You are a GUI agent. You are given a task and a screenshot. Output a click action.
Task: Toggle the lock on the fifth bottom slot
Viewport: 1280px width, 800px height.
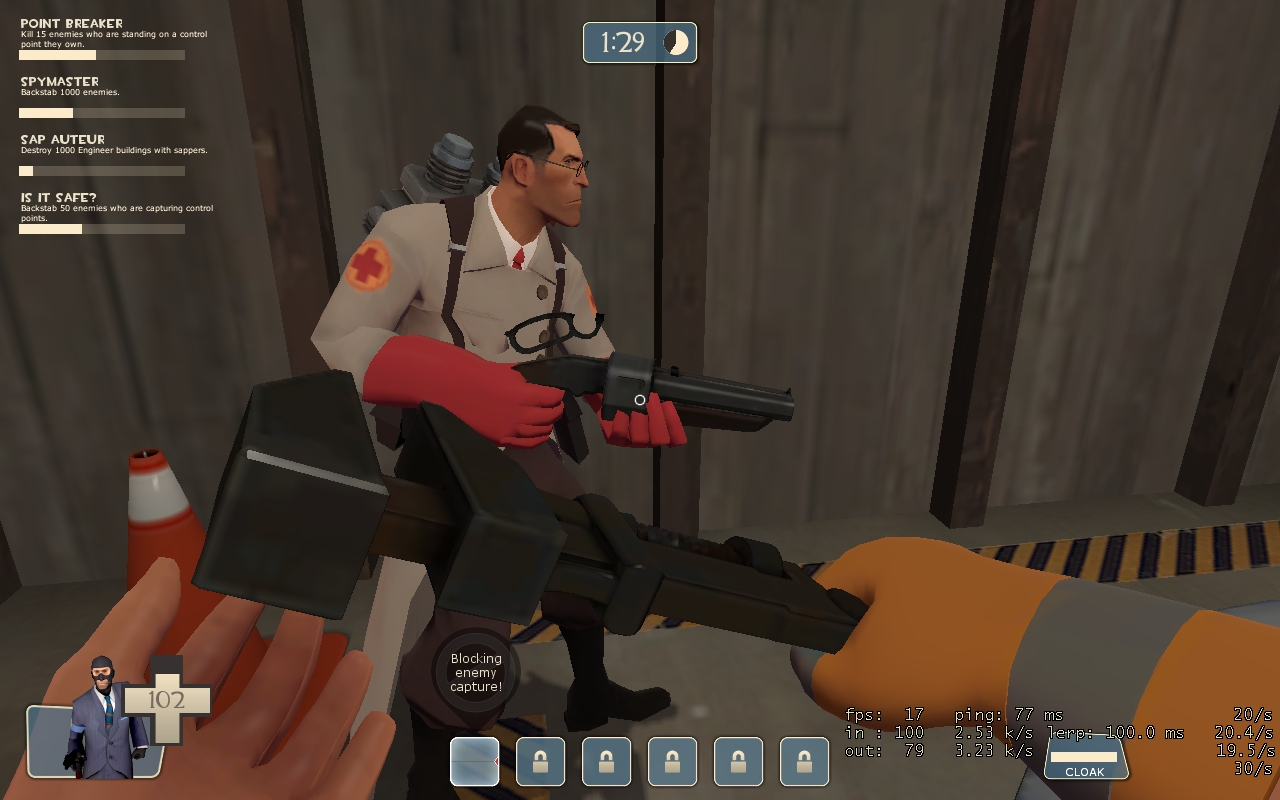tap(738, 761)
